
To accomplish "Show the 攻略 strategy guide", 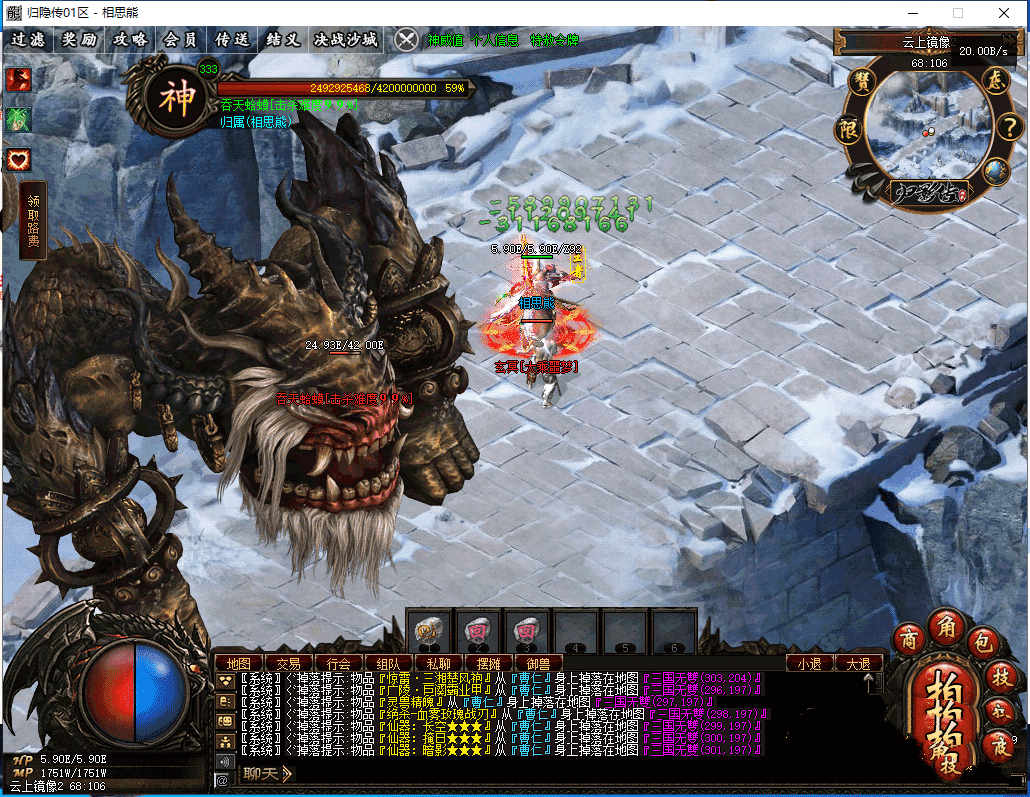I will tap(130, 40).
